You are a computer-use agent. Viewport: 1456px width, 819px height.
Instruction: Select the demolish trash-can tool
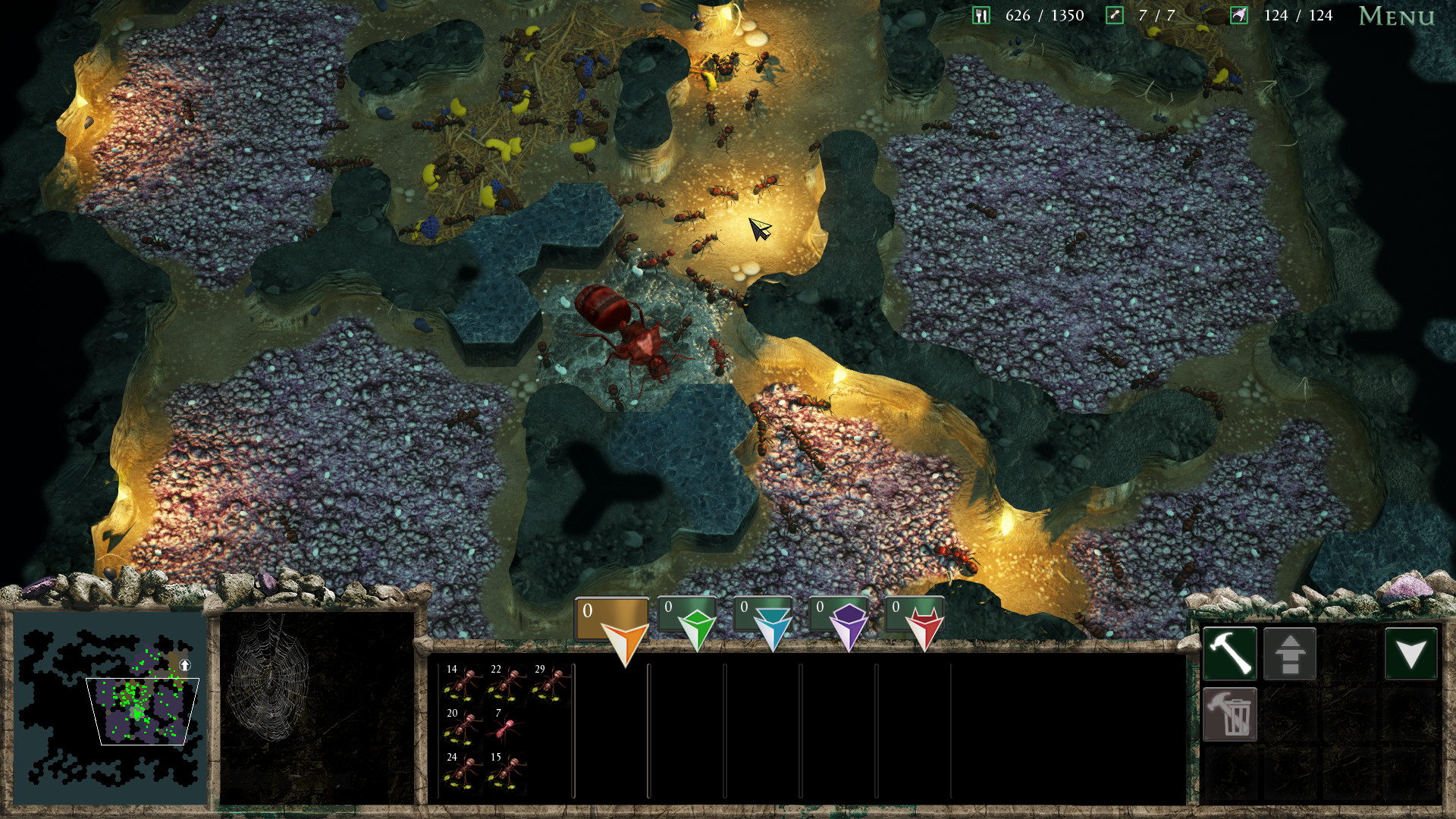(x=1230, y=714)
